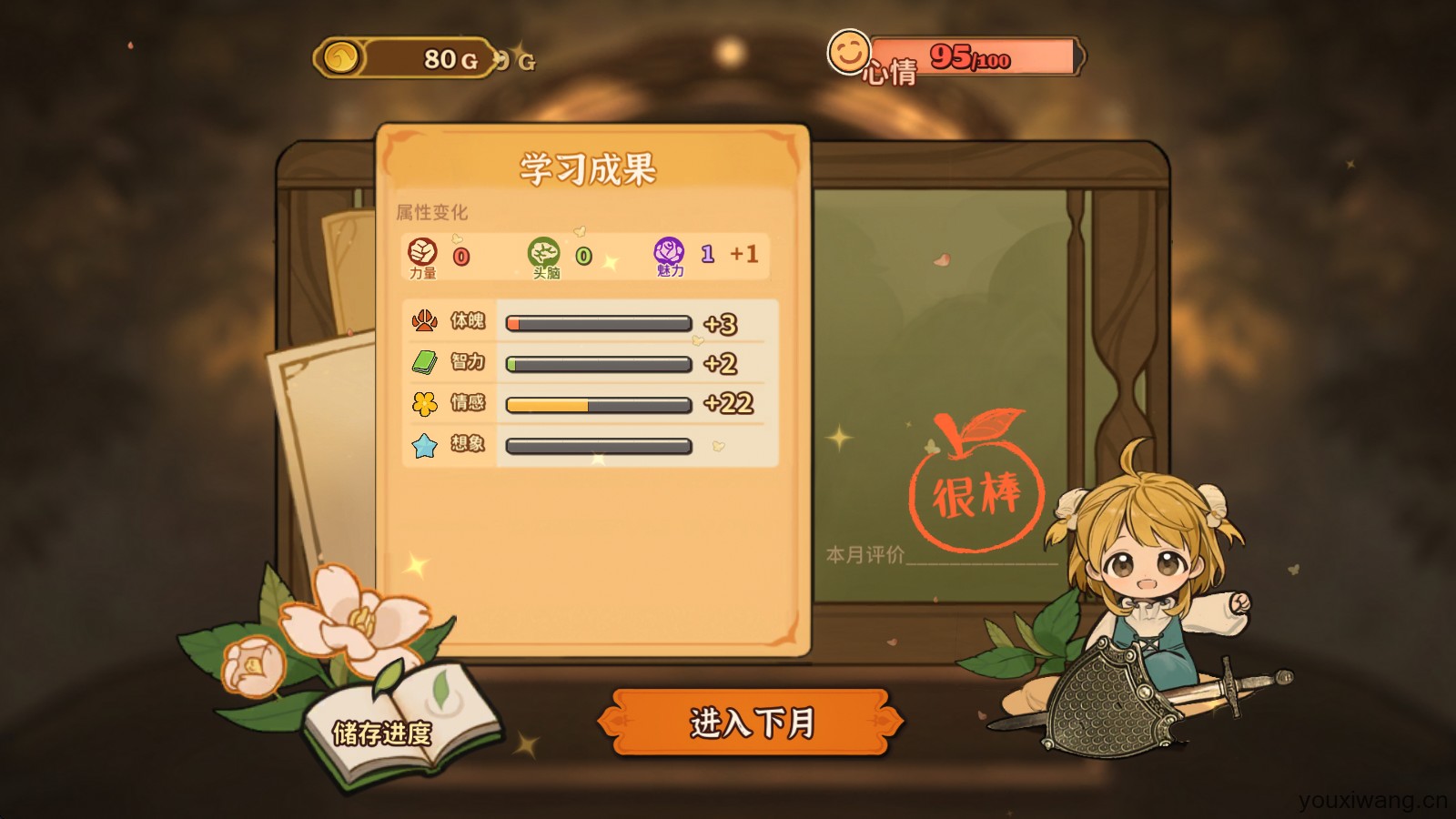1456x819 pixels.
Task: Click the green brain 头脑 icon
Action: pyautogui.click(x=543, y=252)
